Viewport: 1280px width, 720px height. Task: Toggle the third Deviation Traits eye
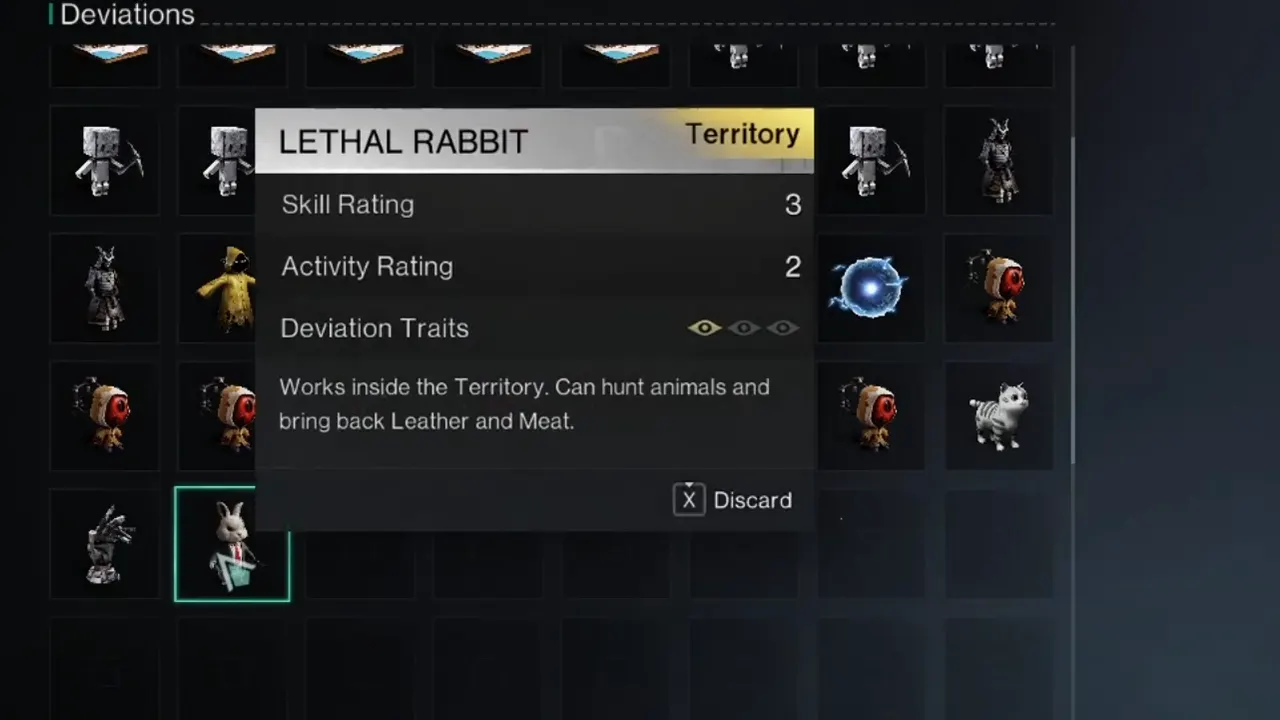[x=782, y=328]
